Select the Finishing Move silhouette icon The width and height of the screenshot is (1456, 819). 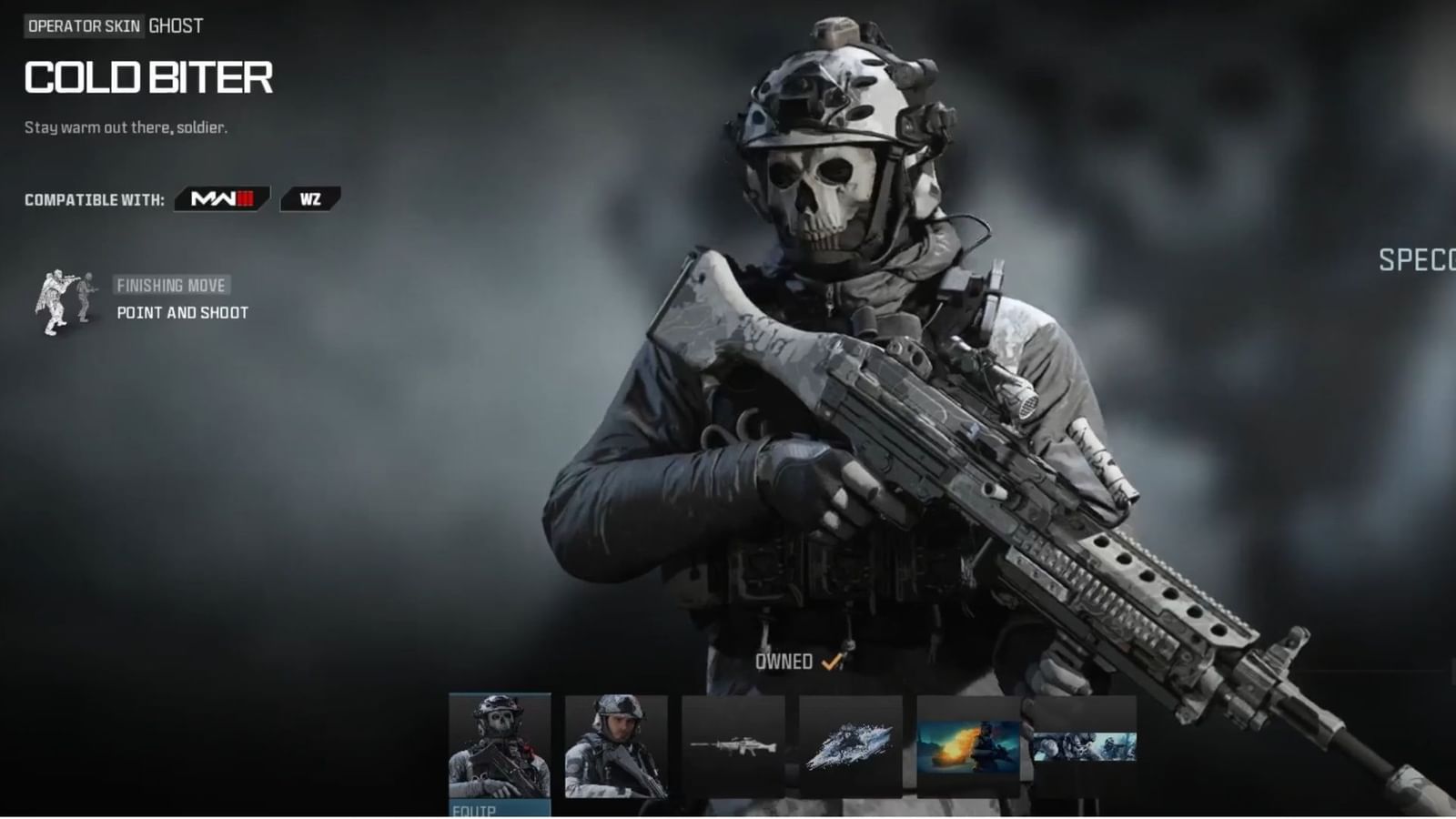(x=64, y=300)
